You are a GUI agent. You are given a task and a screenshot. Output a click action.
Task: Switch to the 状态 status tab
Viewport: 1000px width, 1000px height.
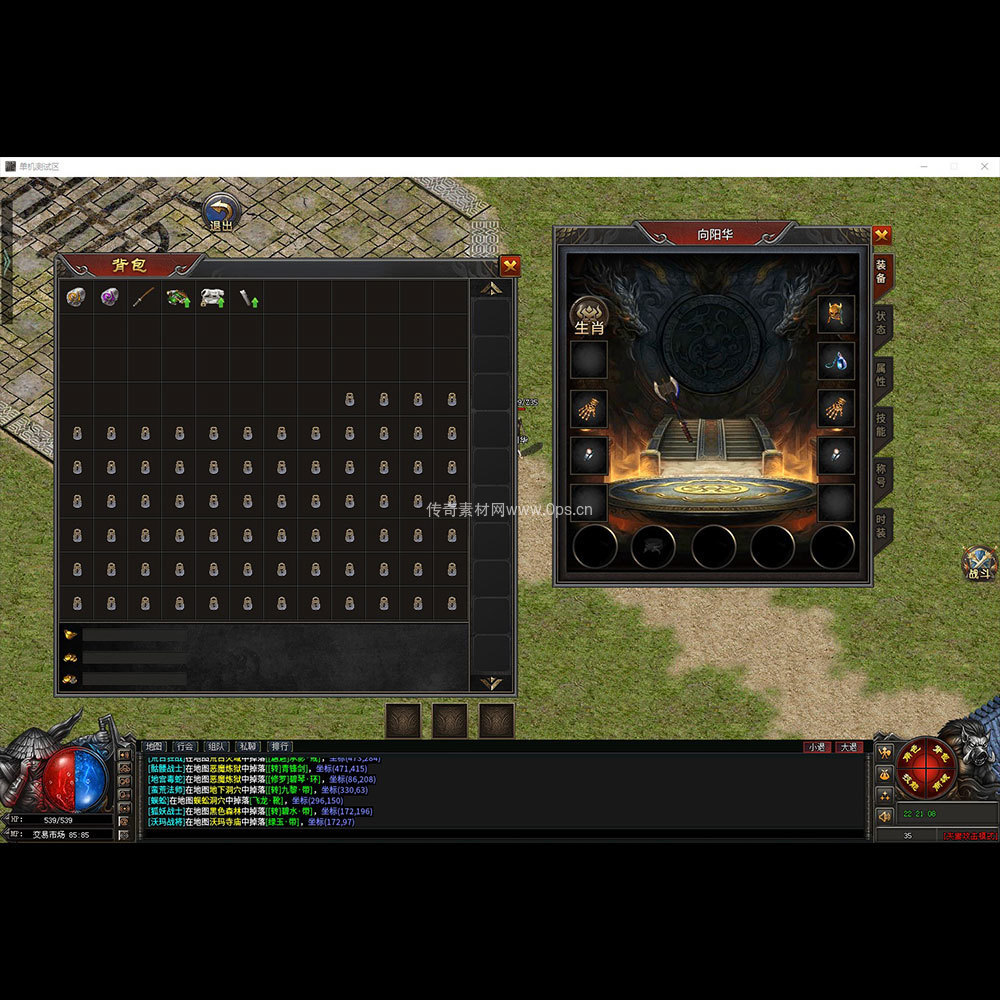881,323
